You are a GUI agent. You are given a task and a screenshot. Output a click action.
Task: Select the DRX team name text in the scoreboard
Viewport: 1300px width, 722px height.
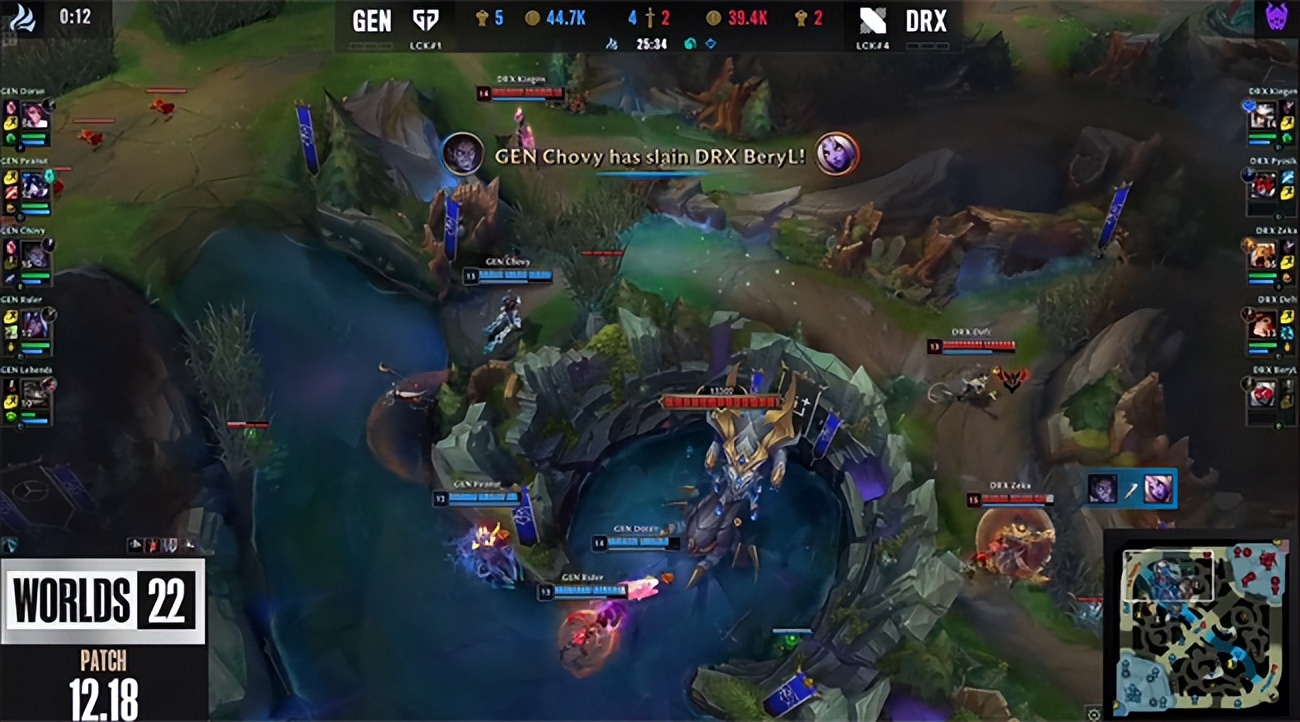tap(925, 22)
